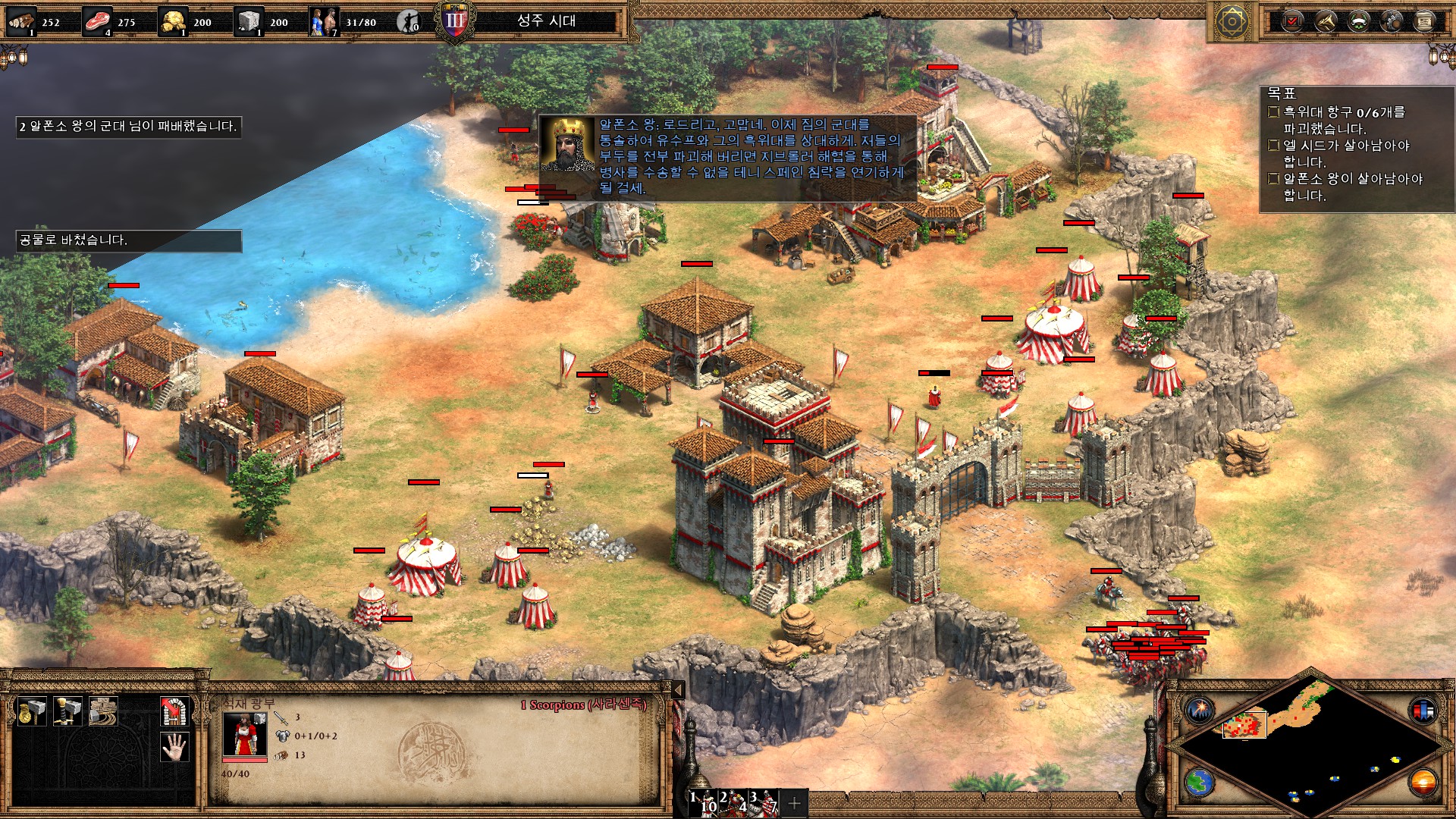
Task: Add a new control group with plus
Action: click(795, 803)
